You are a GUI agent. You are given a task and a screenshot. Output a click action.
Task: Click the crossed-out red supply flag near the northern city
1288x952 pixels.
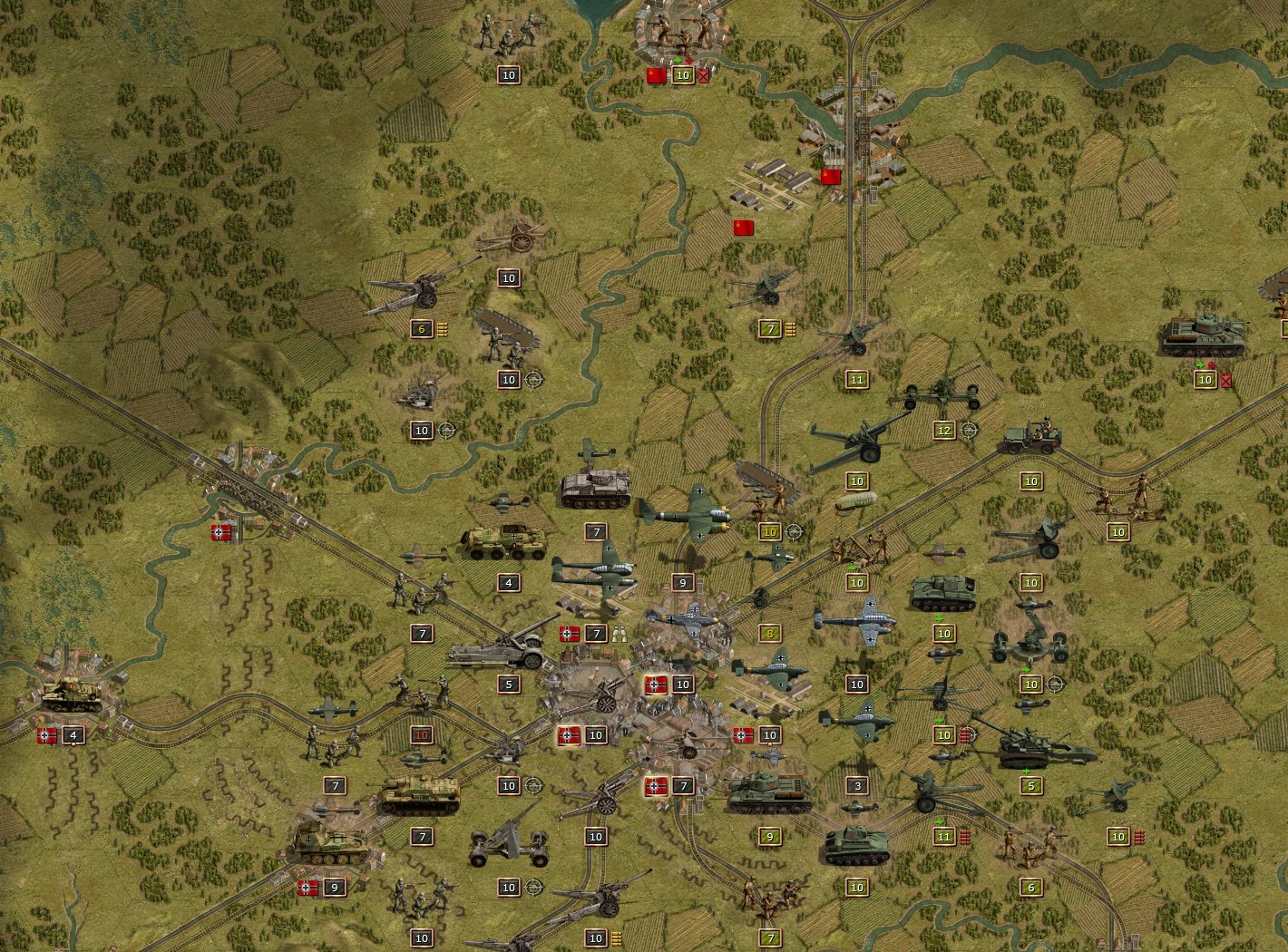[704, 76]
